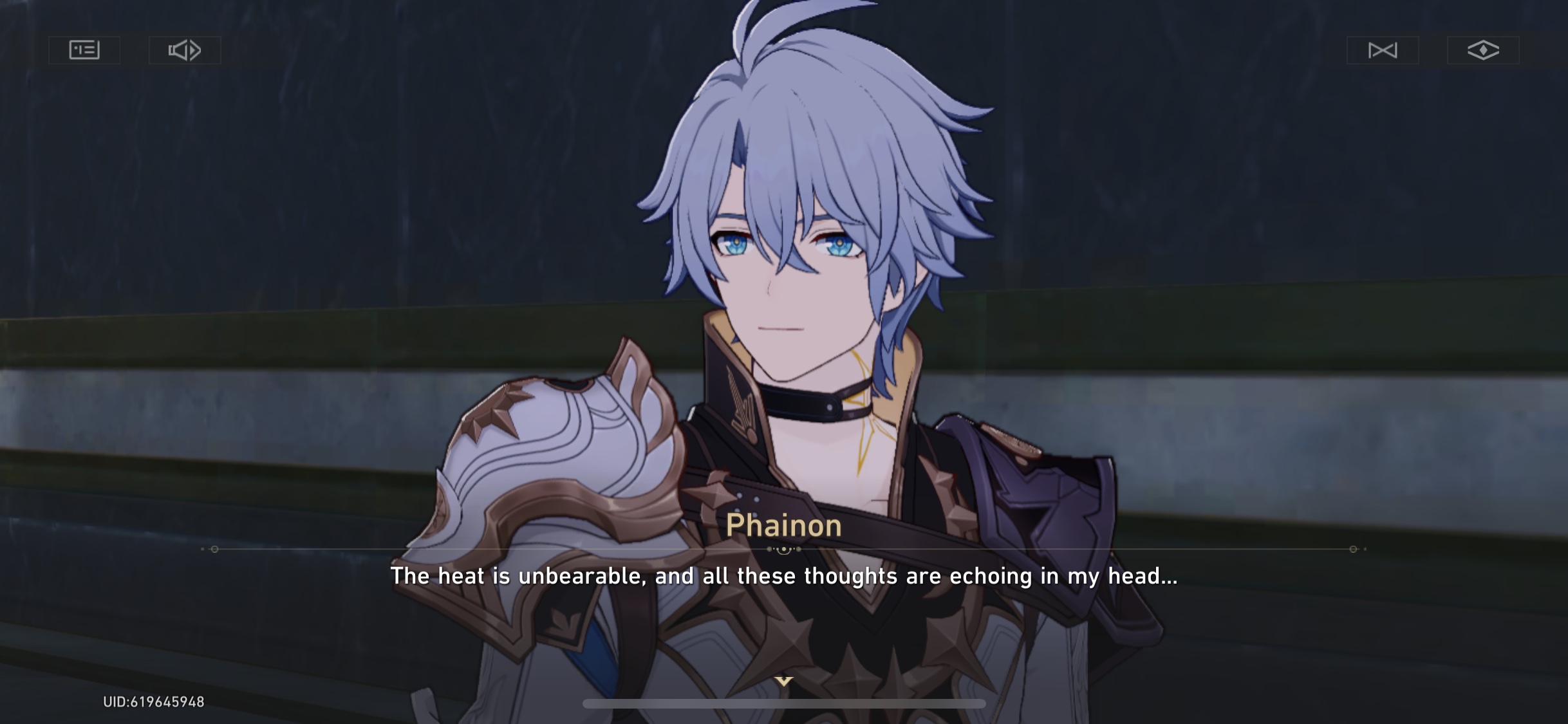The height and width of the screenshot is (724, 1568).
Task: Click the ornament beneath Phainon's name
Action: (x=784, y=550)
